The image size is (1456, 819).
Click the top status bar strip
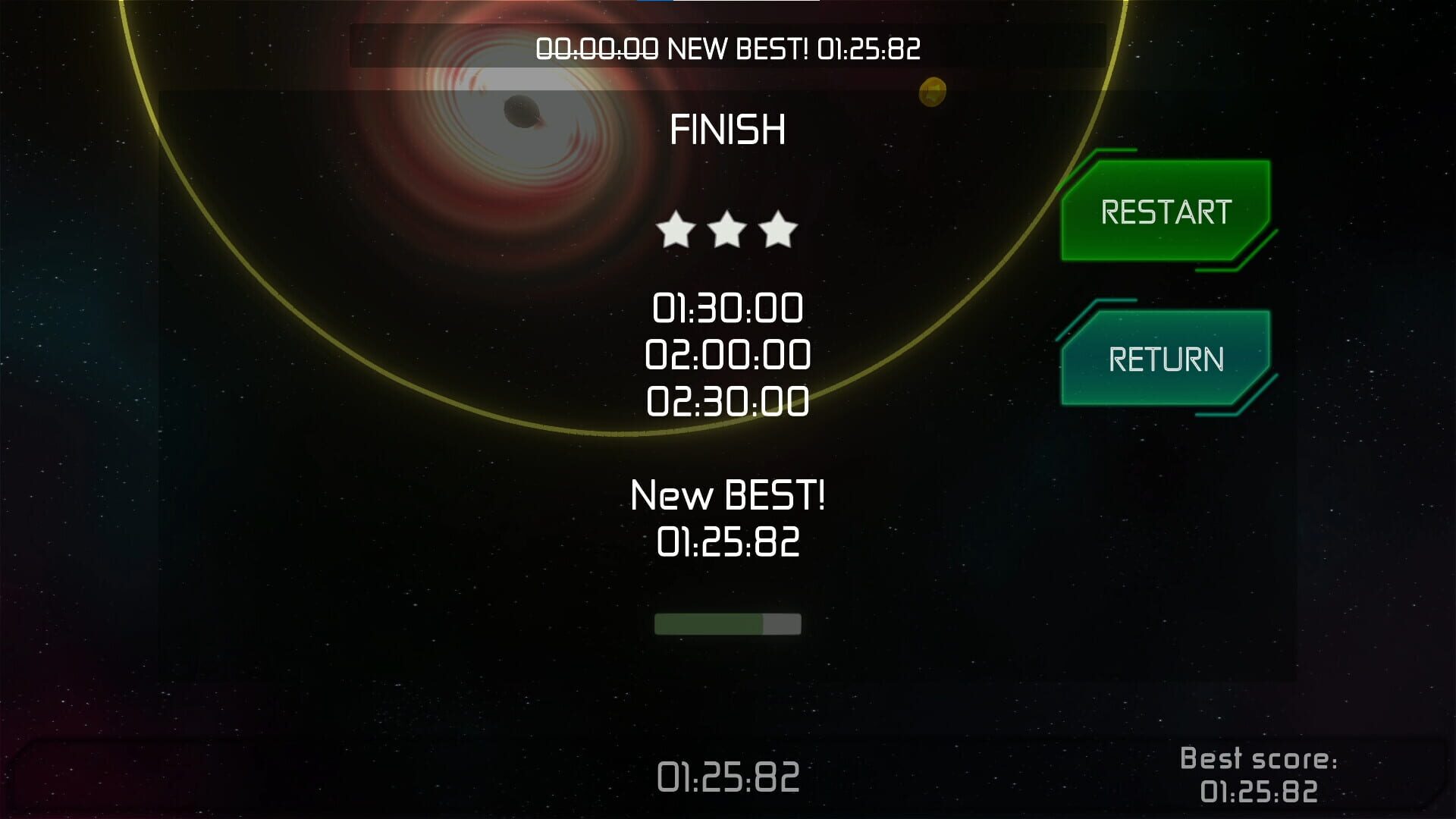tap(728, 49)
